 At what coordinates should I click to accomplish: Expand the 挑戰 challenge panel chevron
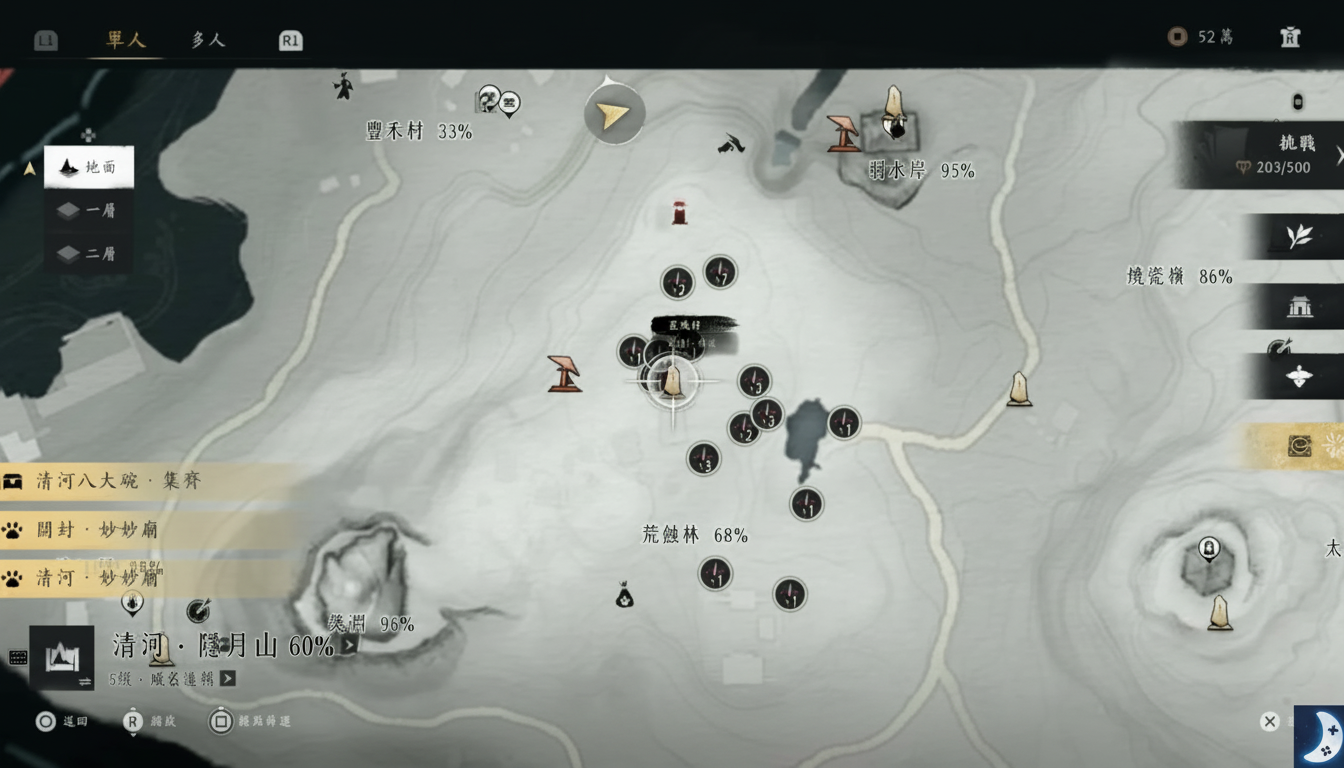[1338, 156]
